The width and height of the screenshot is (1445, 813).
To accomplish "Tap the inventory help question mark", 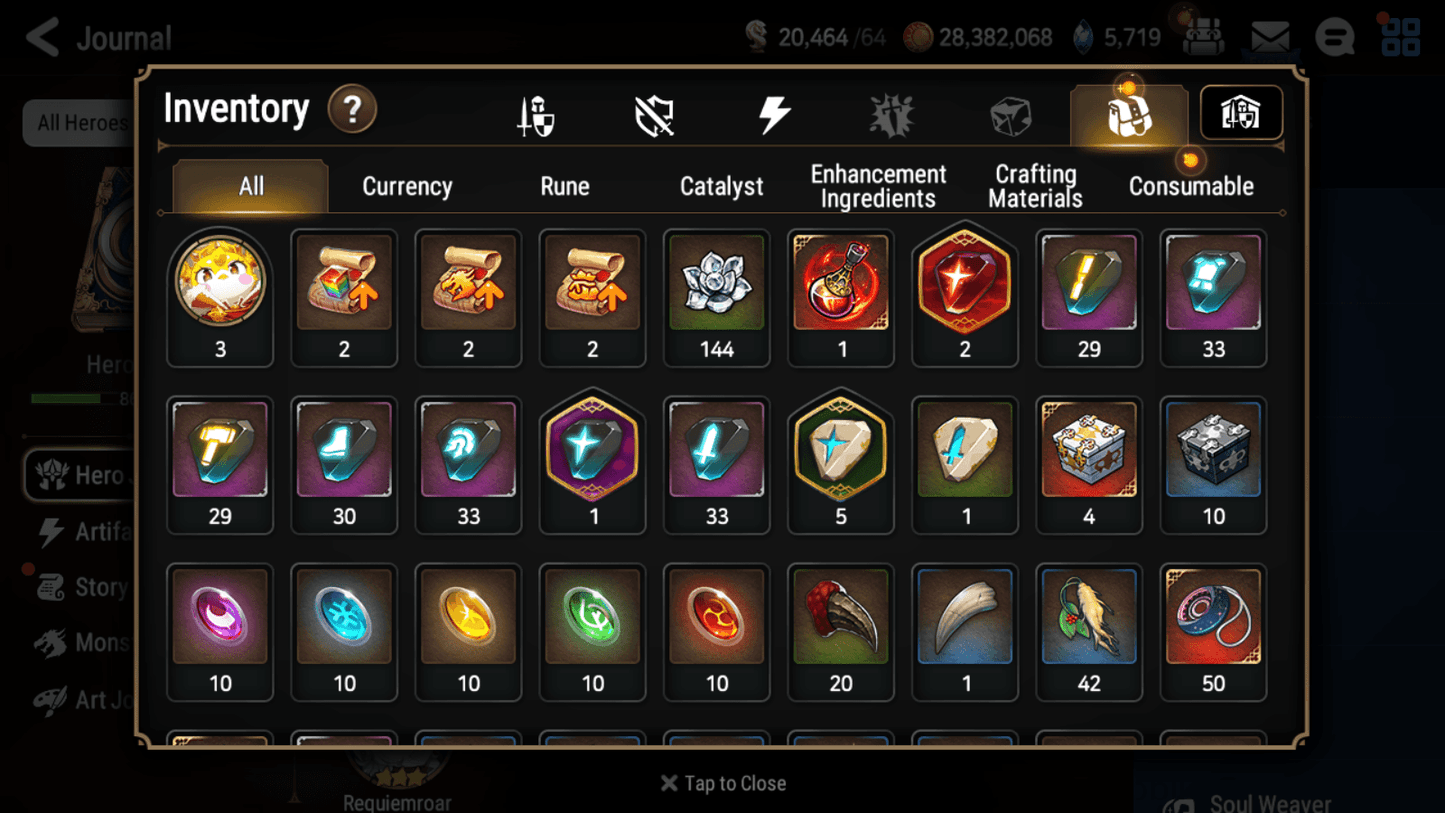I will [x=352, y=110].
